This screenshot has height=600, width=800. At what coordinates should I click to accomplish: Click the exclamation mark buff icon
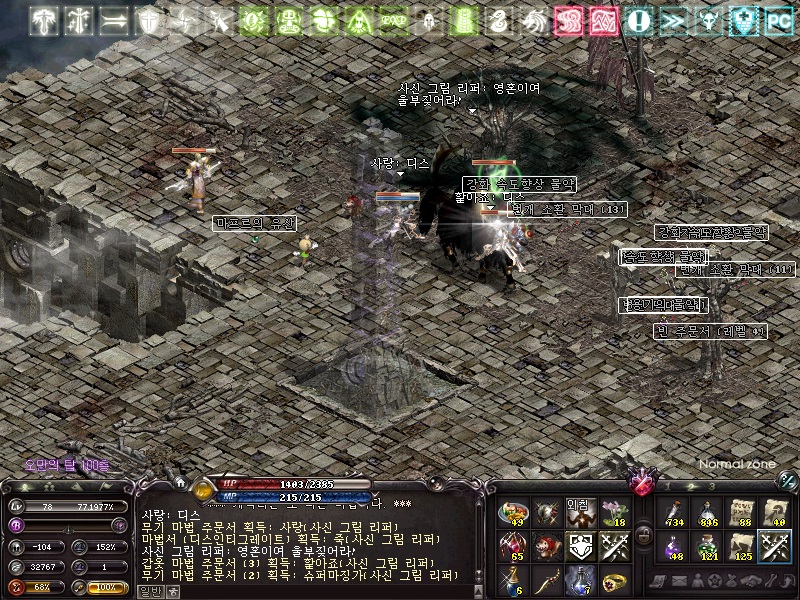pyautogui.click(x=641, y=20)
